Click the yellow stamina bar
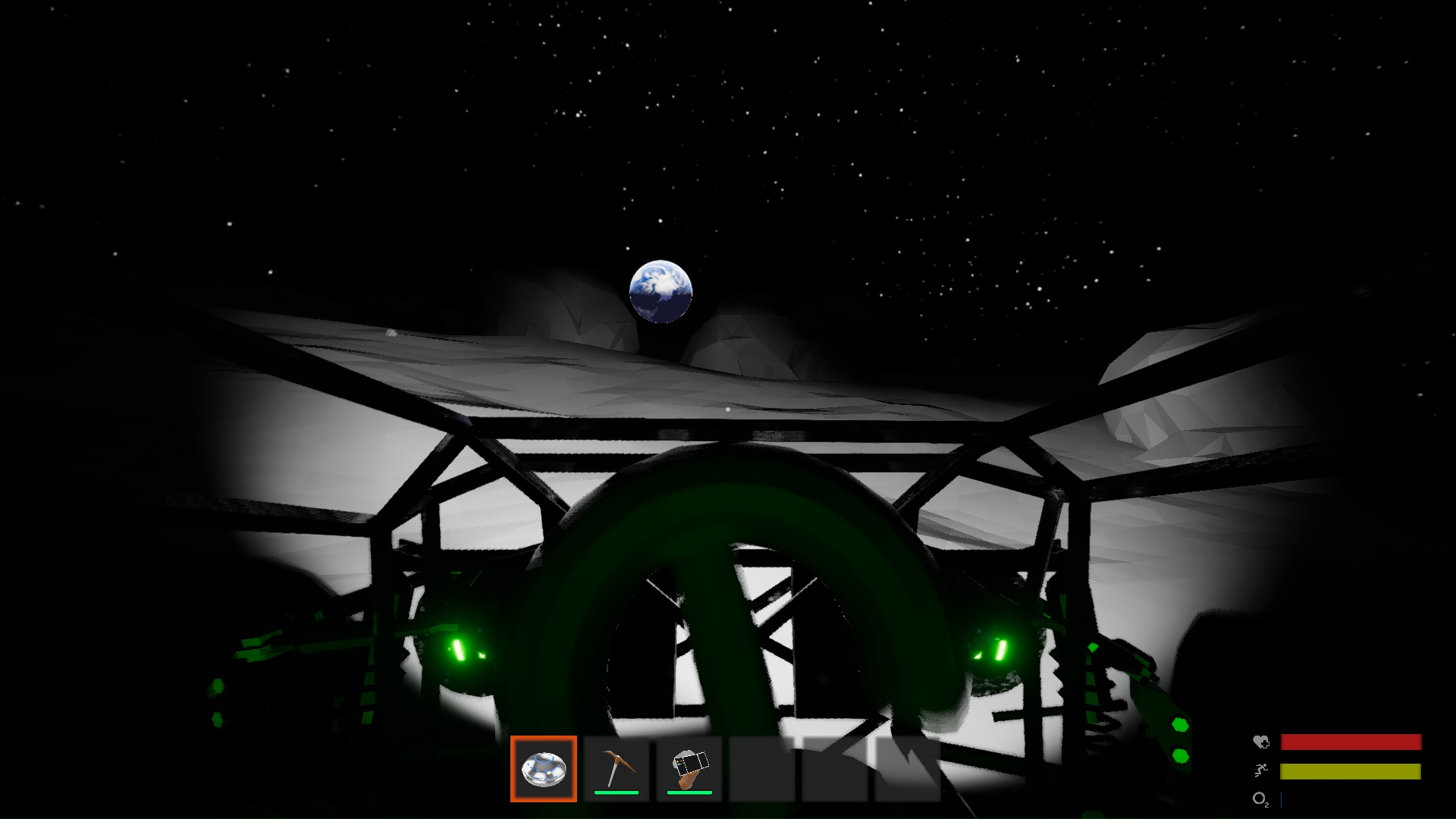1456x819 pixels. click(1350, 771)
